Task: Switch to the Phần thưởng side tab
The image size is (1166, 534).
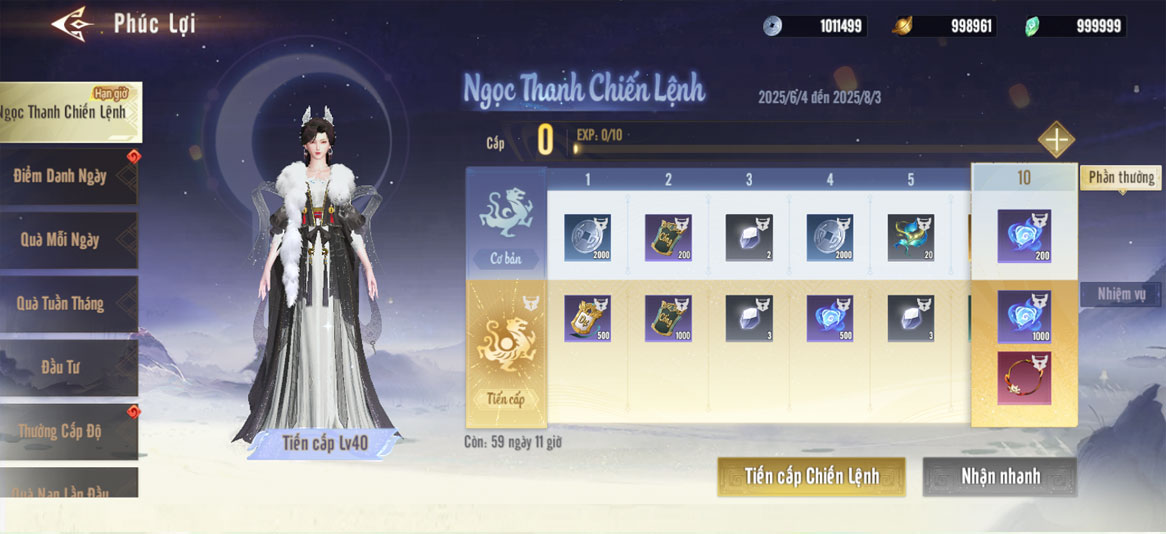Action: click(1121, 178)
